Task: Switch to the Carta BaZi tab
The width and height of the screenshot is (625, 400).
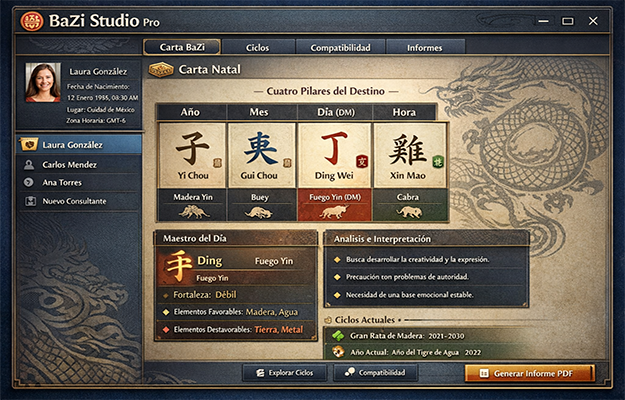Action: 182,47
